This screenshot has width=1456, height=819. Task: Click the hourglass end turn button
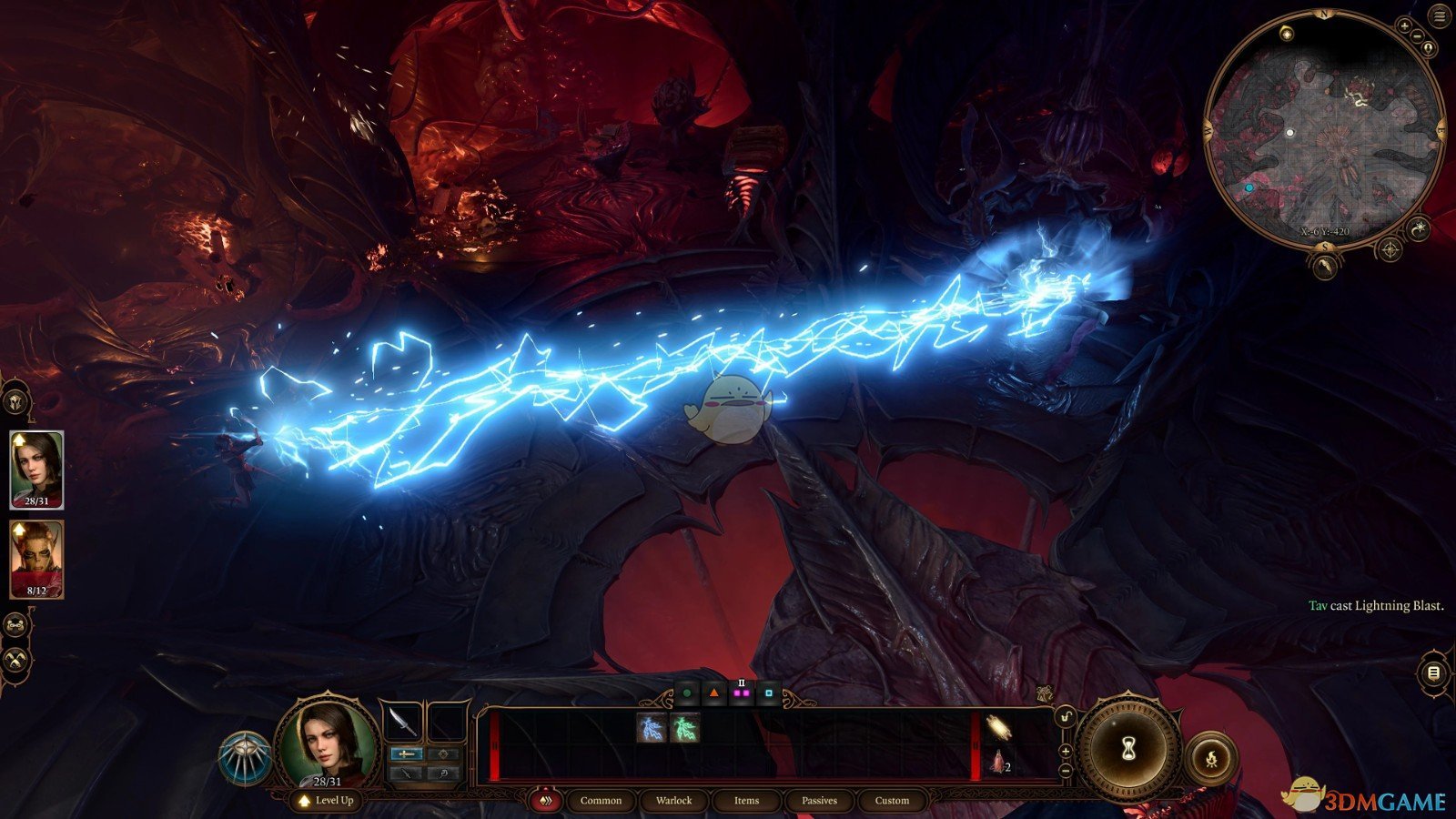[x=1128, y=749]
